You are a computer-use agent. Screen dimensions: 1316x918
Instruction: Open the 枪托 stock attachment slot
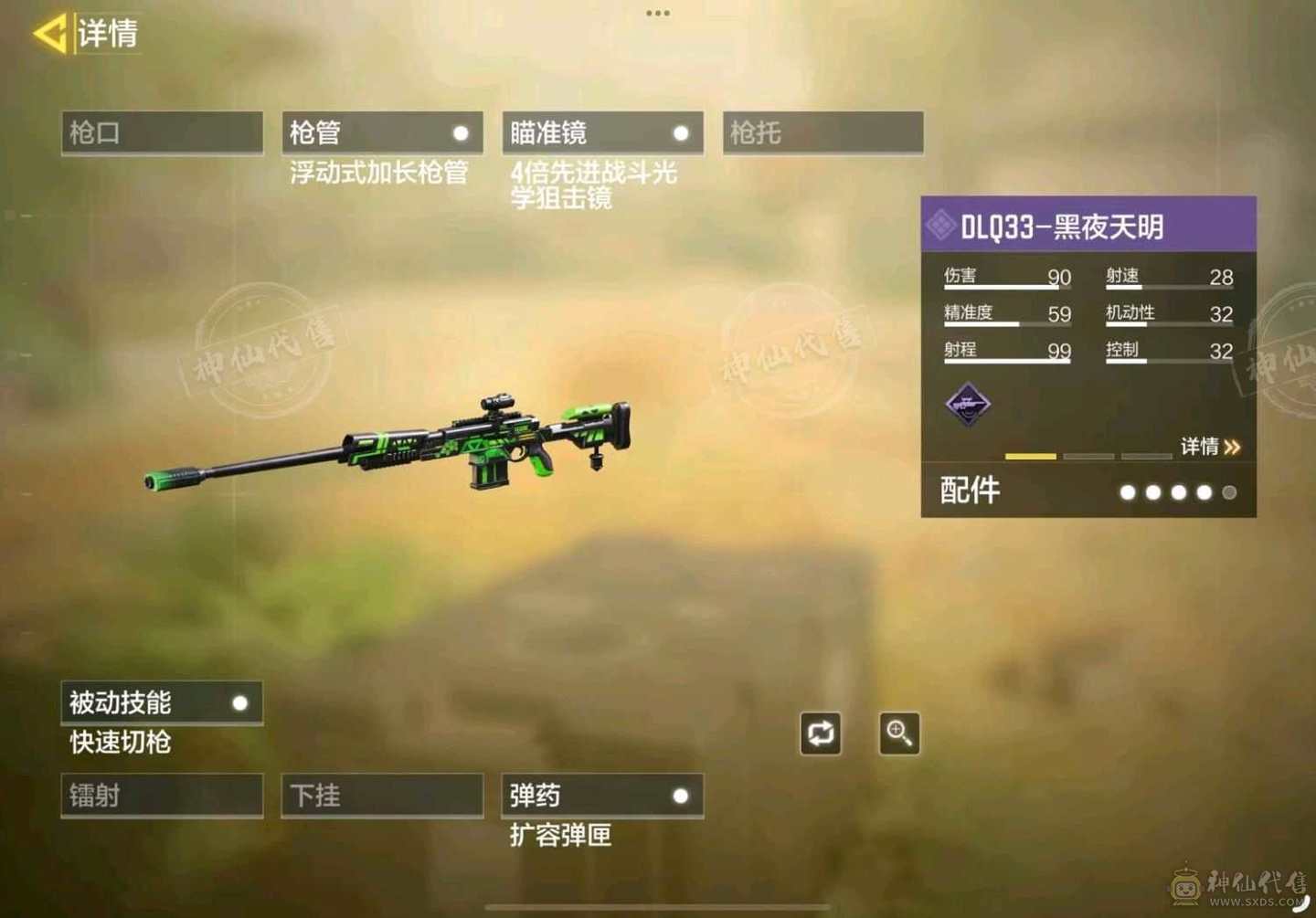[x=822, y=132]
